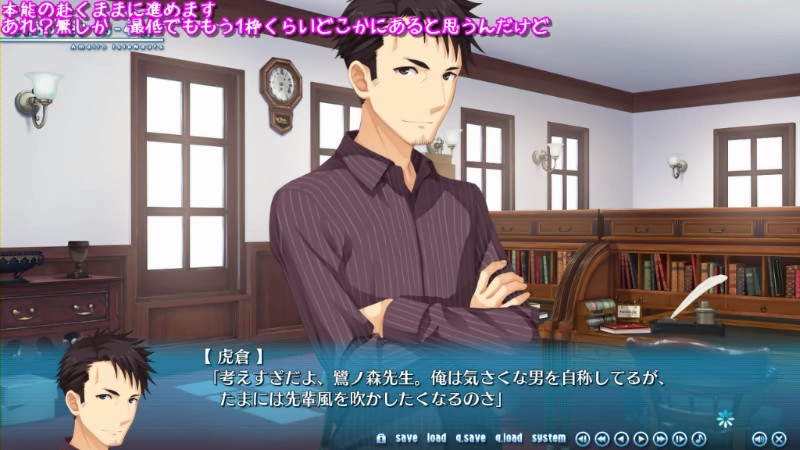Open the system menu
Viewport: 800px width, 450px height.
coord(548,438)
